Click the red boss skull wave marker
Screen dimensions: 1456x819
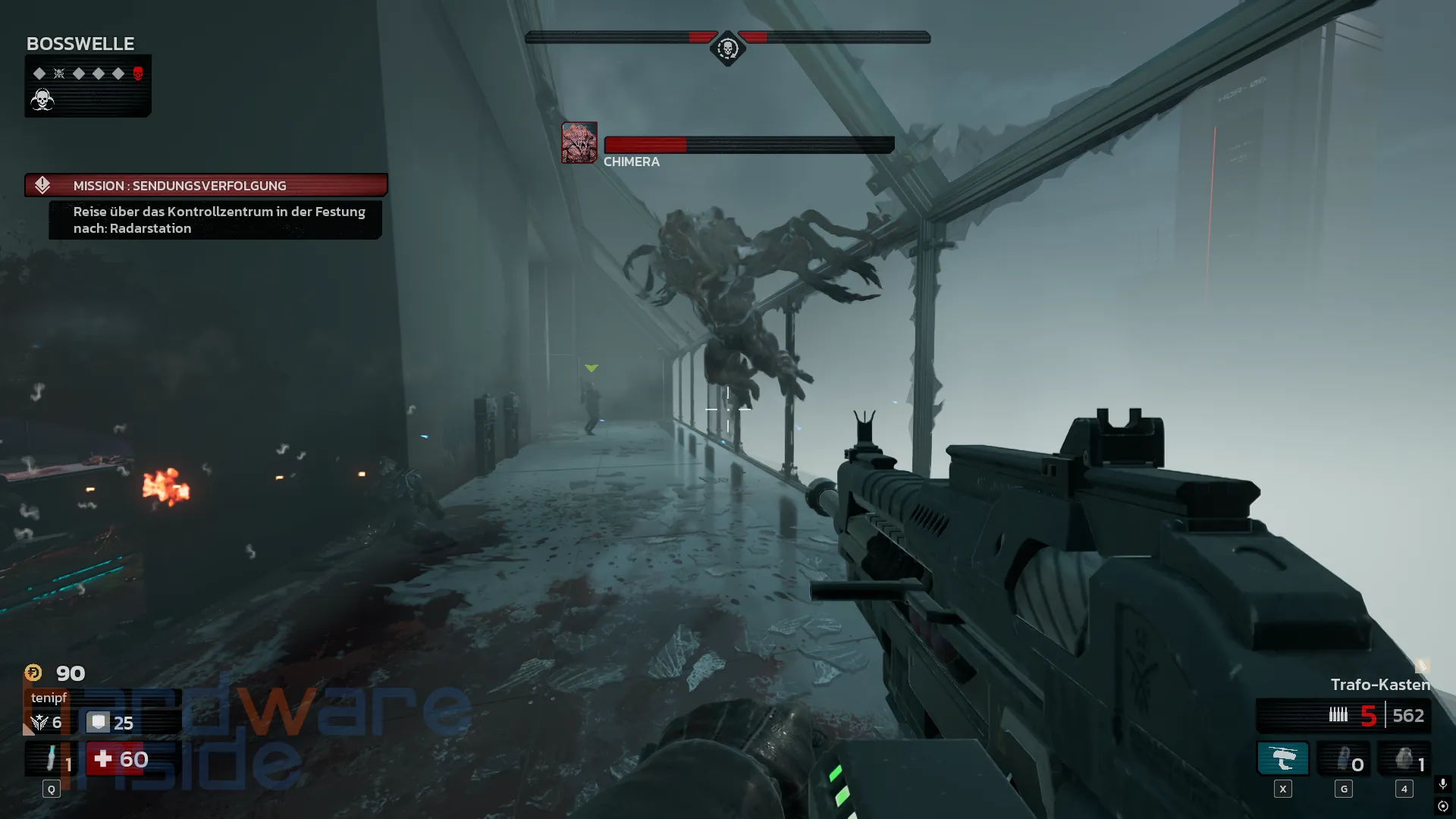138,74
